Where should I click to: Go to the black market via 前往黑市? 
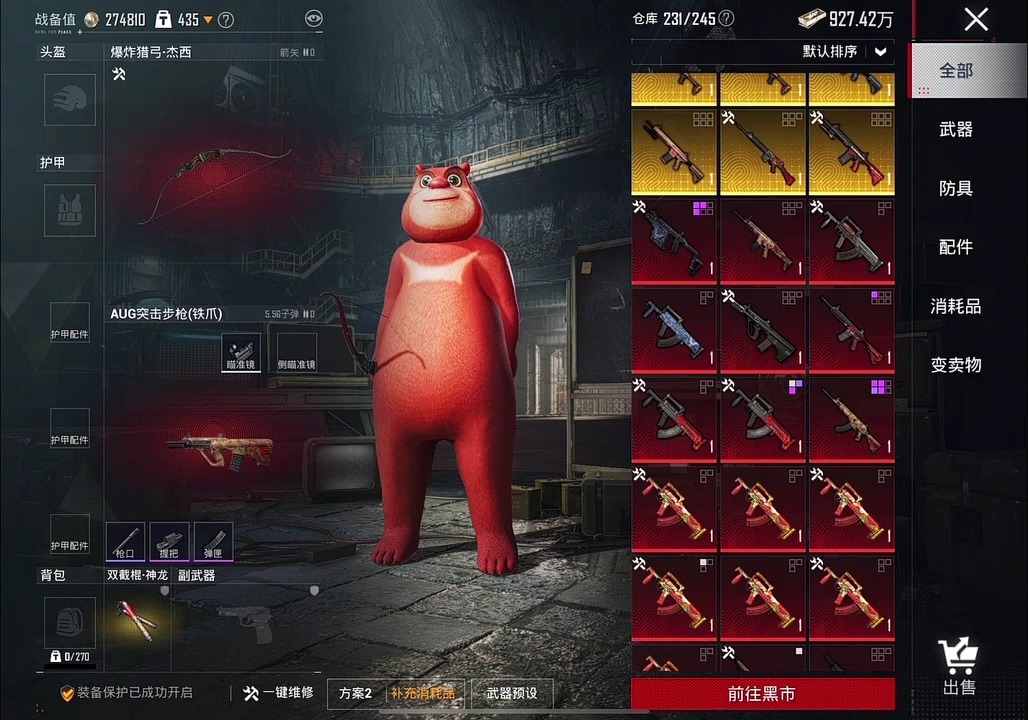tap(762, 693)
